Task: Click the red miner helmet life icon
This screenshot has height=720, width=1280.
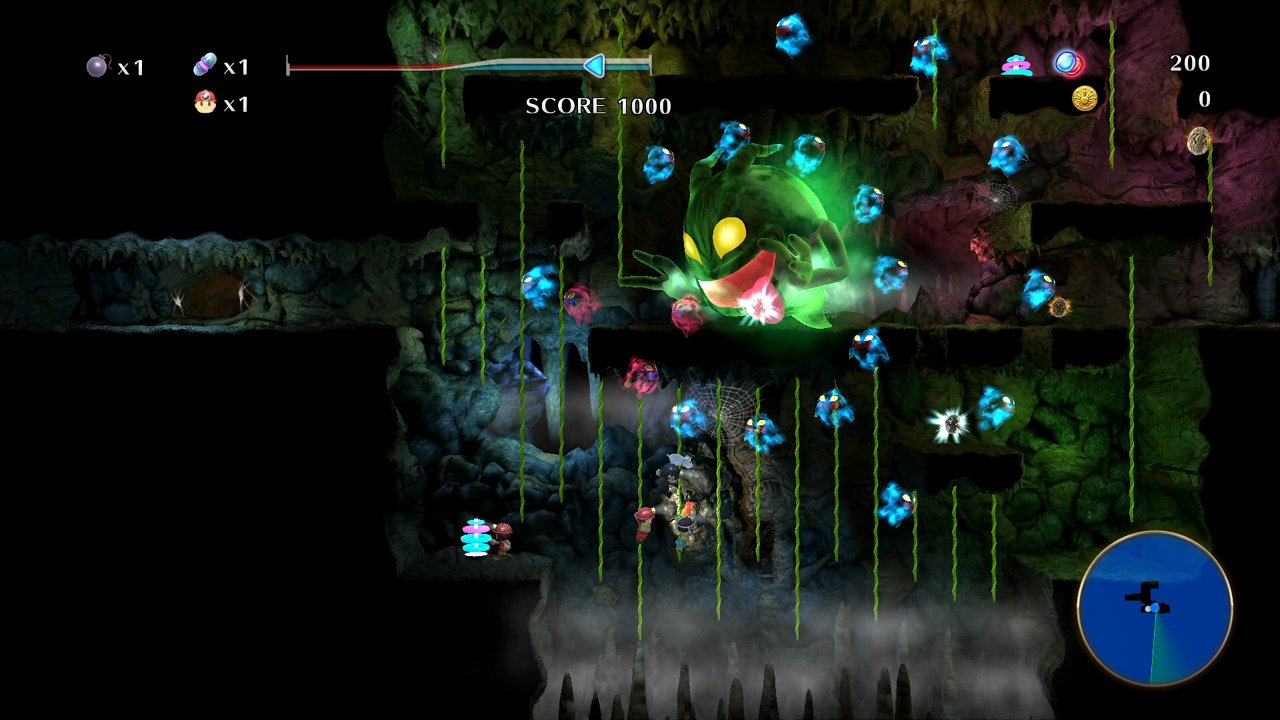Action: pos(203,104)
